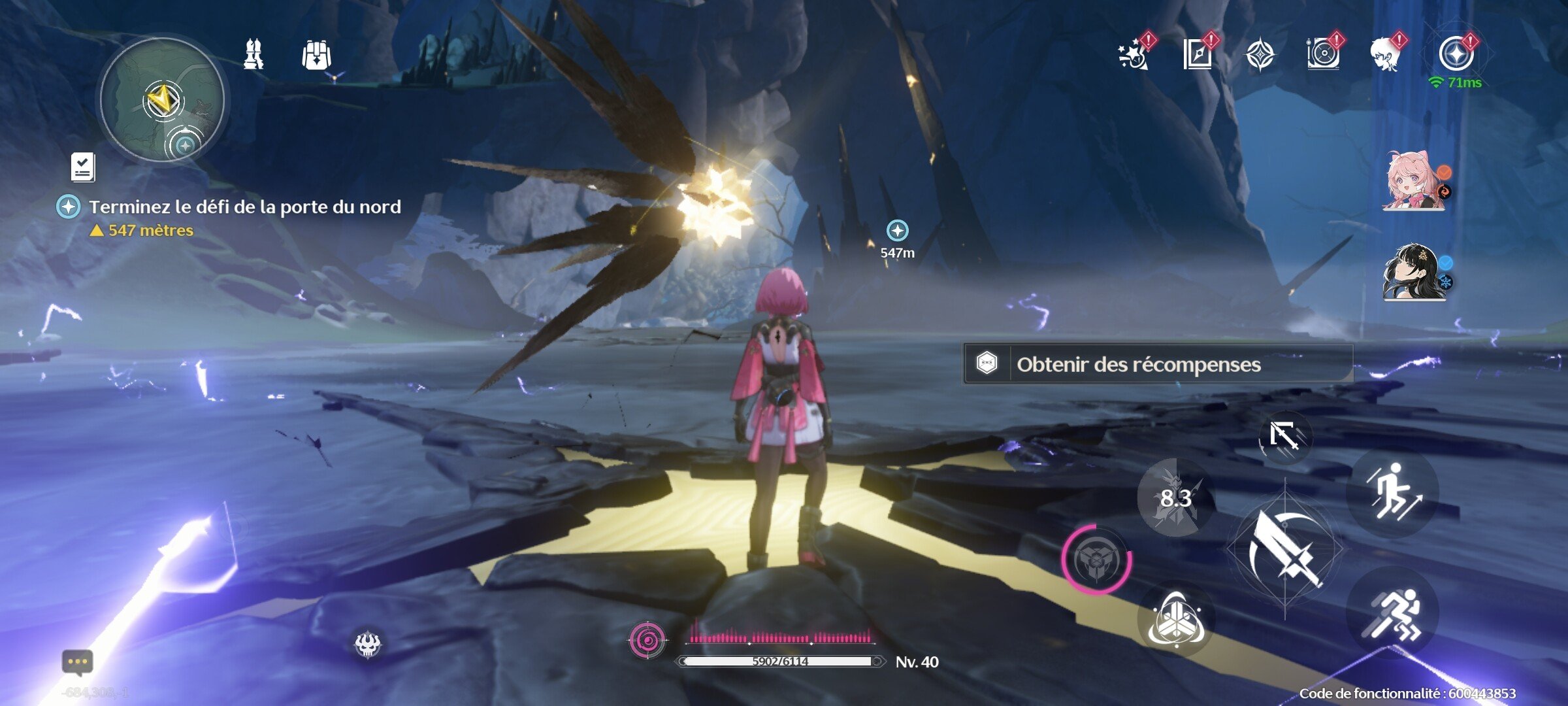1568x706 pixels.
Task: Select the tracked quest "Terminez le défi de la porte du nord"
Action: 244,207
